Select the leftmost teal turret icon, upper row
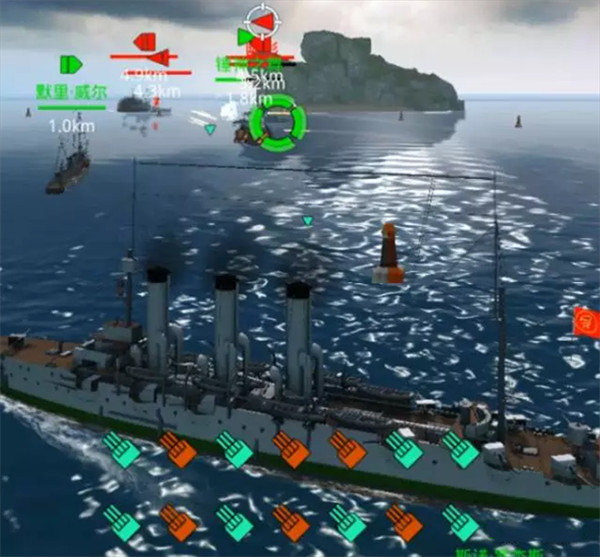 [x=121, y=449]
